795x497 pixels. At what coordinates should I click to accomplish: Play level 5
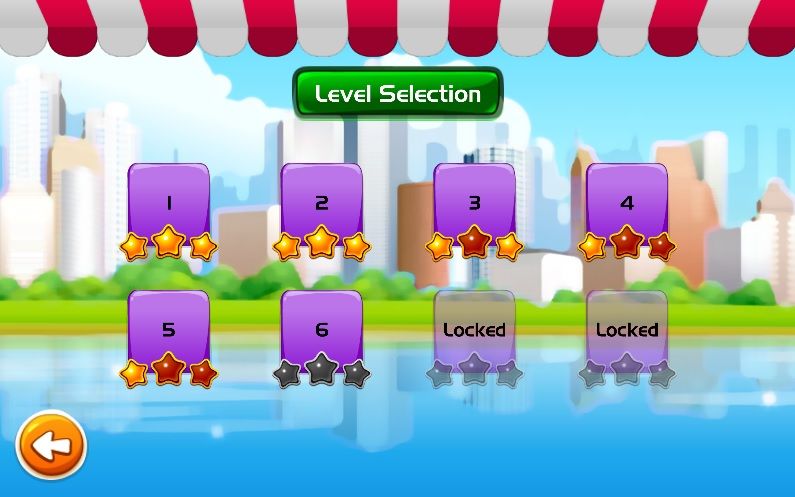169,331
